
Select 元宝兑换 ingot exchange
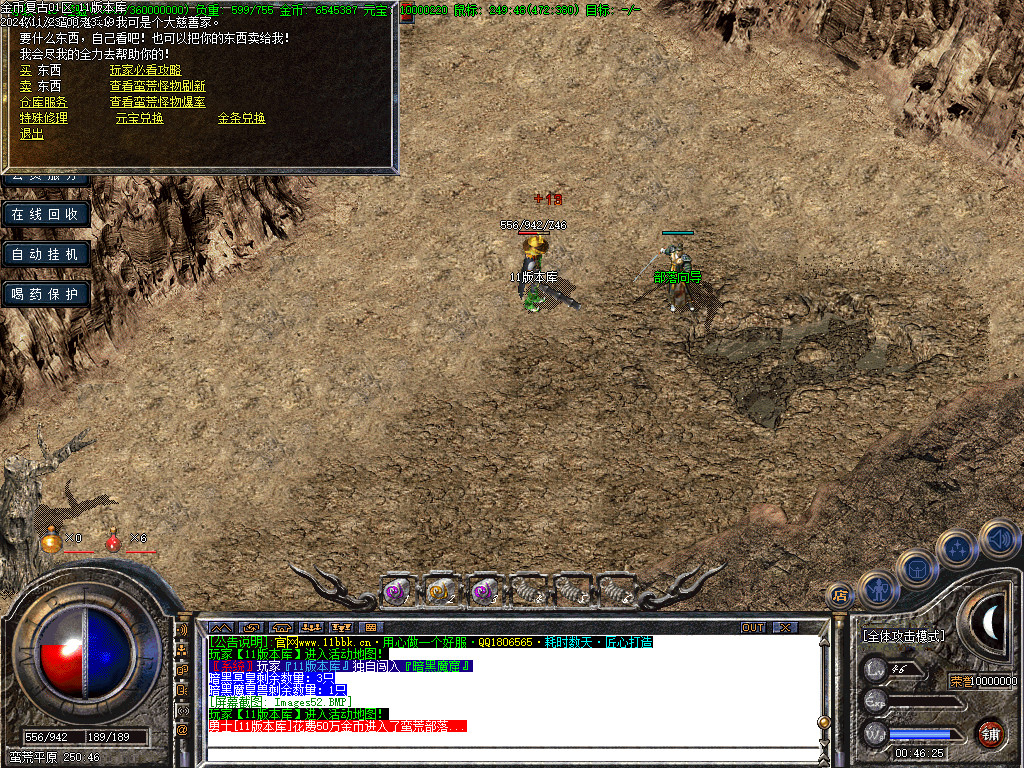(139, 118)
